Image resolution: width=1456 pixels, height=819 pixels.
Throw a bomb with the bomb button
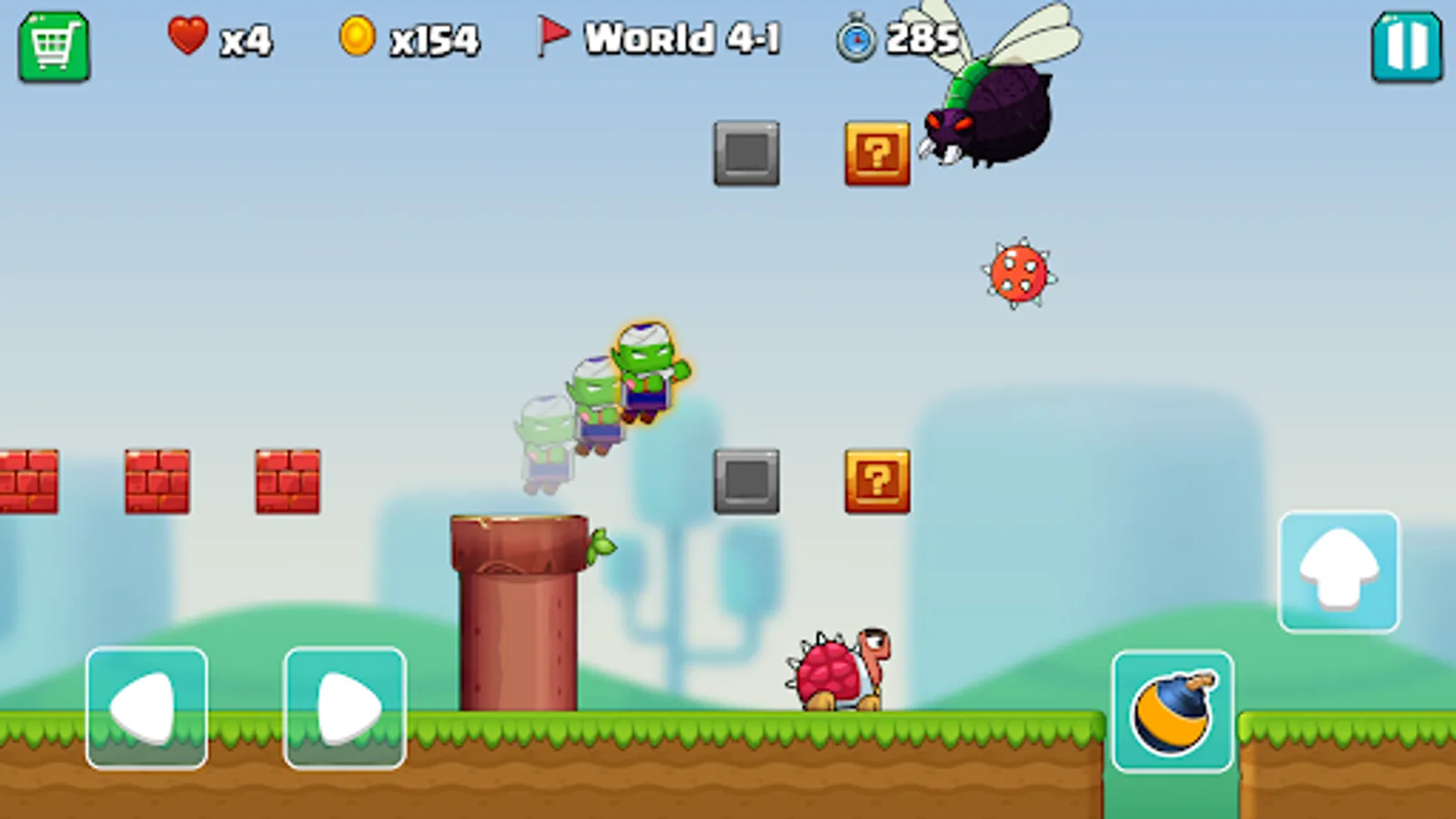pos(1172,711)
